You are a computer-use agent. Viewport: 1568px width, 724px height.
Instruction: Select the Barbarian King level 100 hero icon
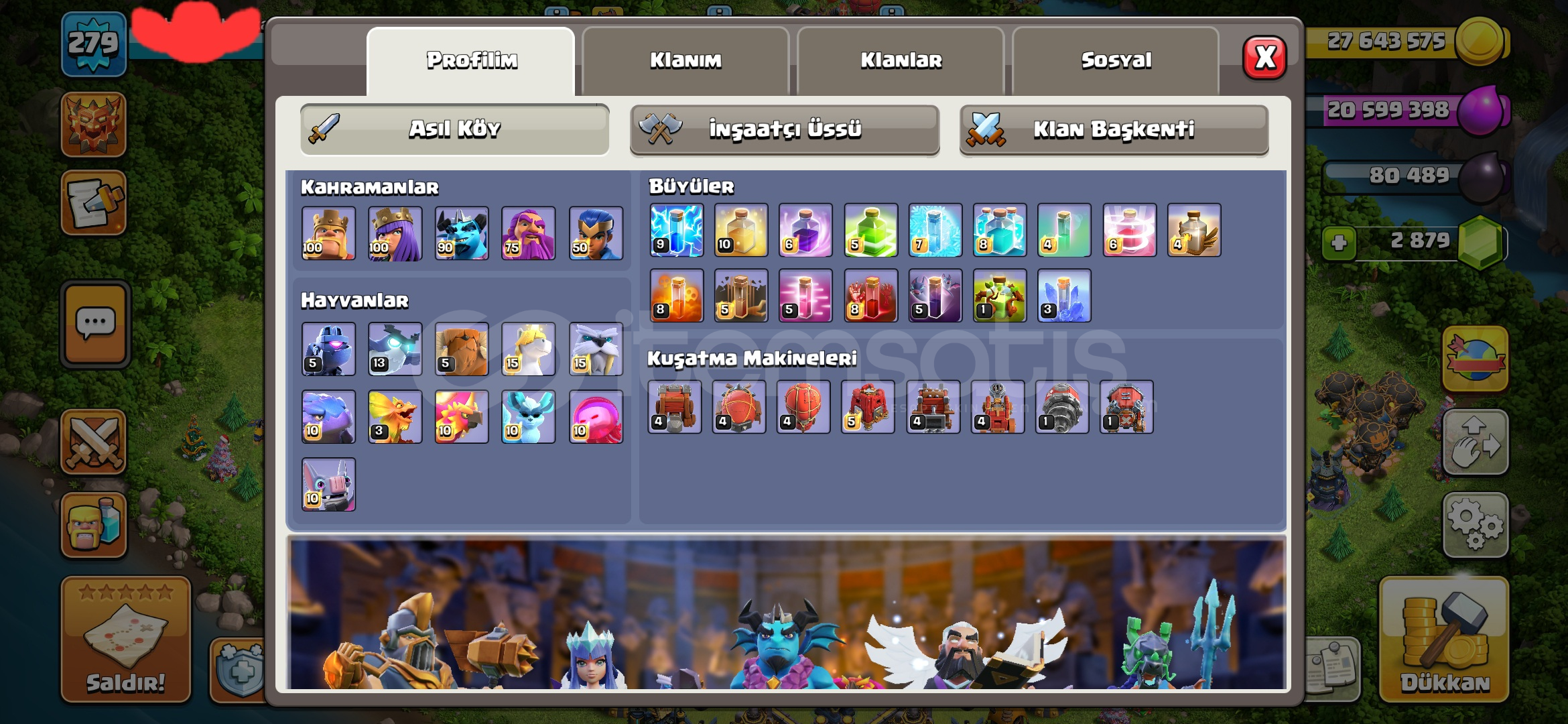328,233
